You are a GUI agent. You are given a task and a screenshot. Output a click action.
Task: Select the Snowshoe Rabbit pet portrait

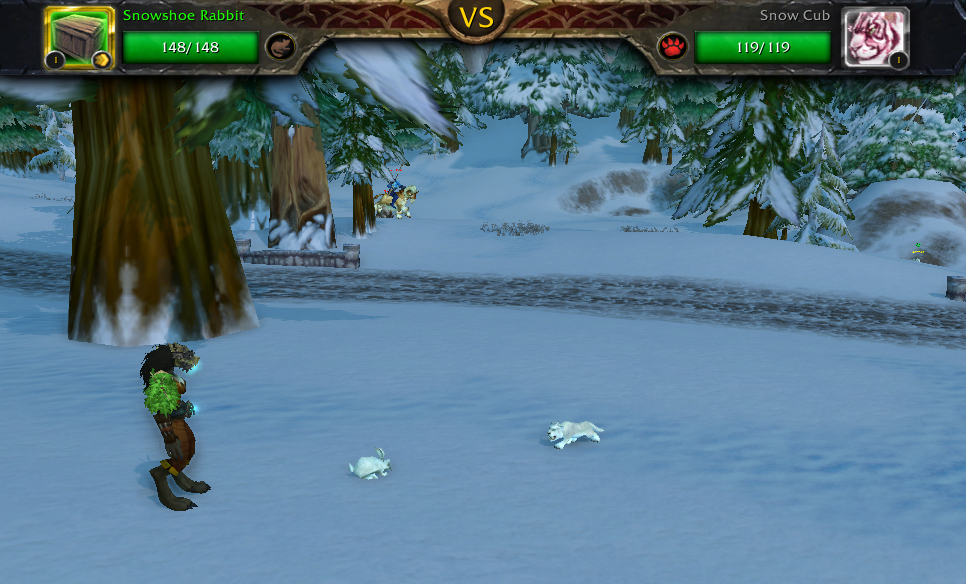79,39
